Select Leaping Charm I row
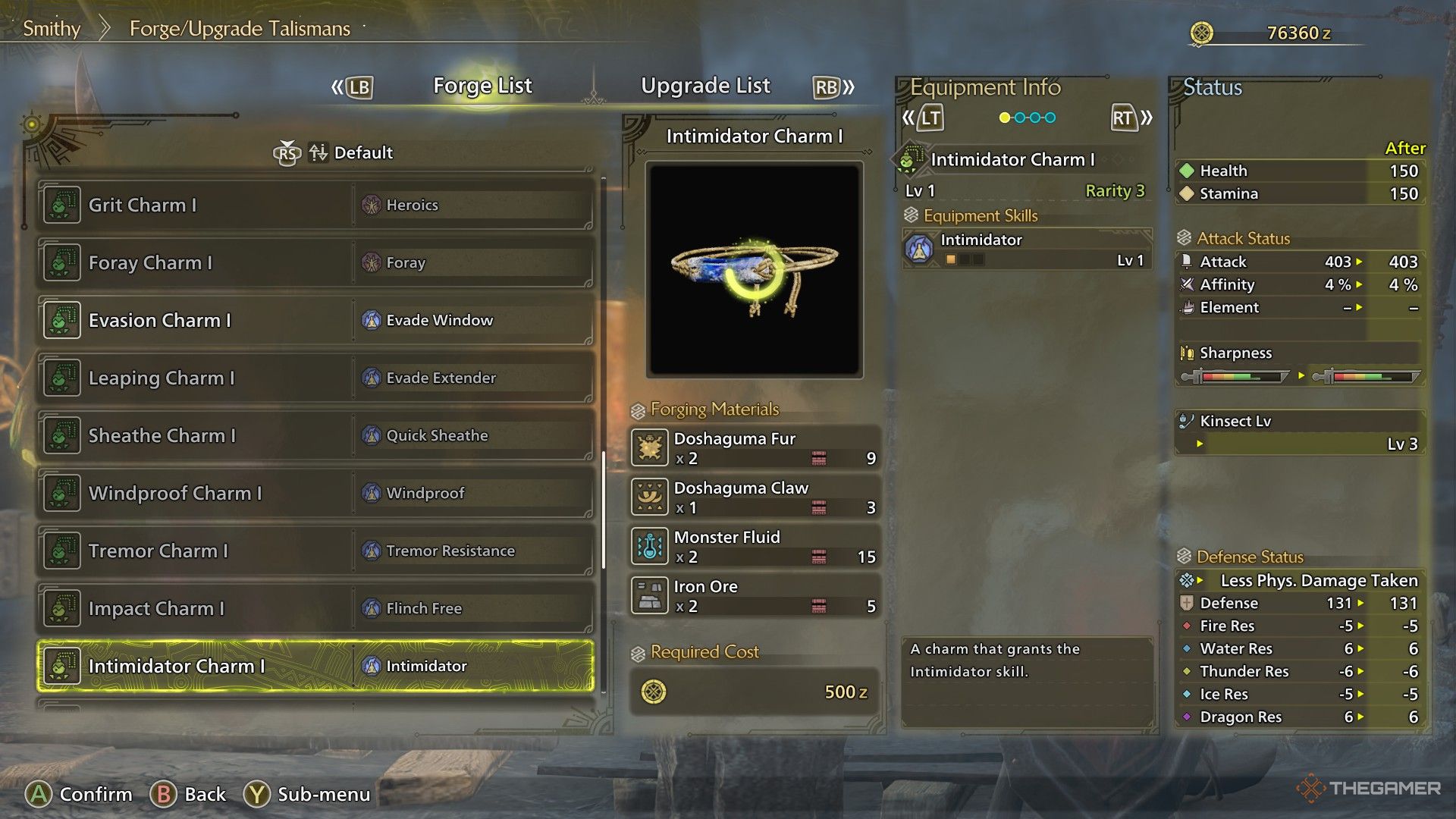Image resolution: width=1456 pixels, height=819 pixels. [x=315, y=378]
